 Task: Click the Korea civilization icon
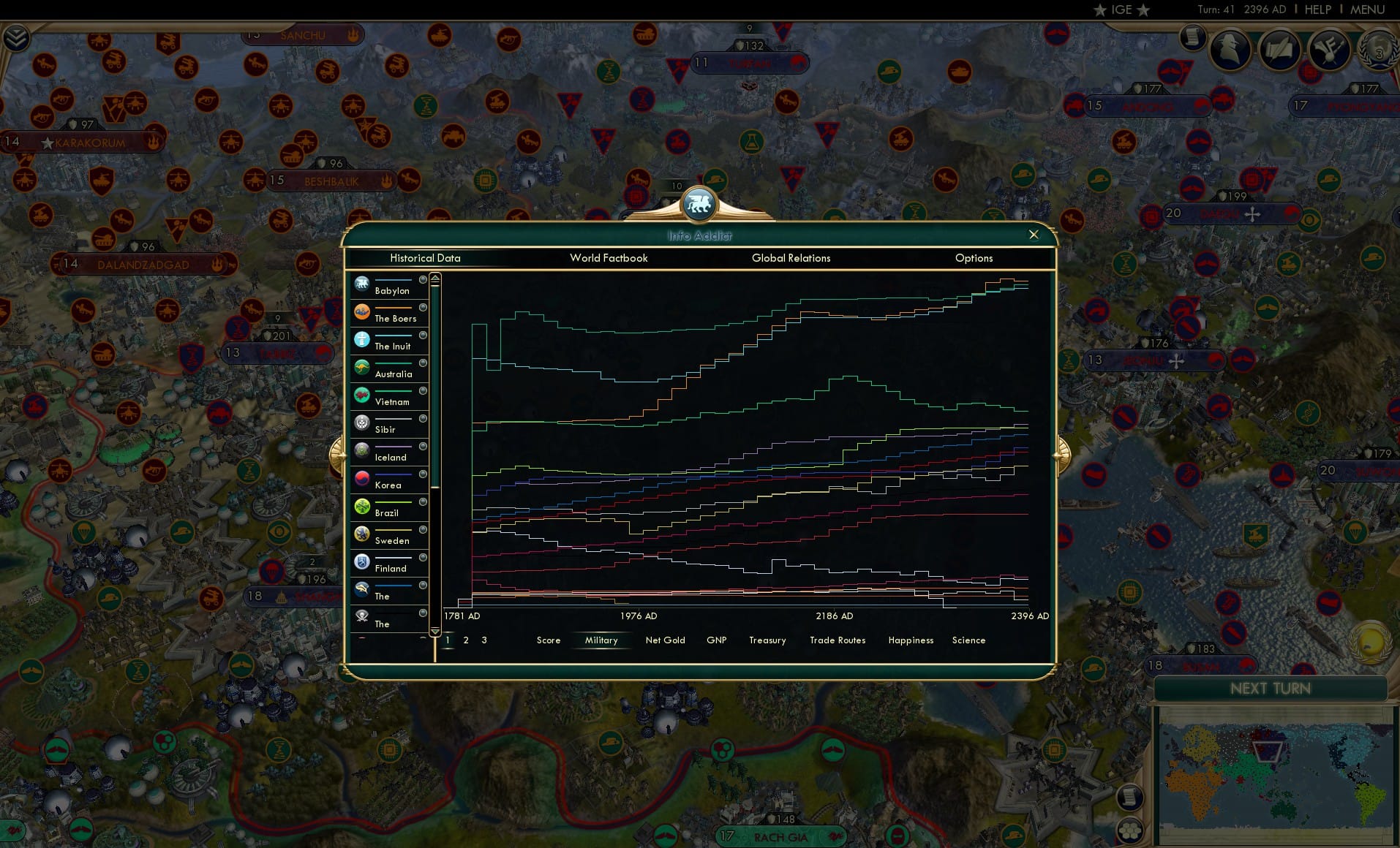click(362, 477)
